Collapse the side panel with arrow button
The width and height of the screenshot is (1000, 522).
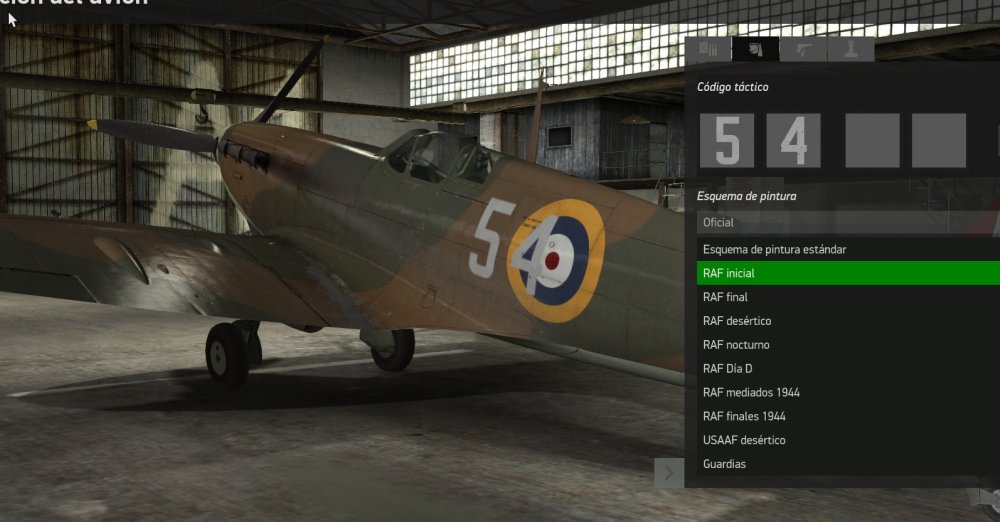coord(669,472)
